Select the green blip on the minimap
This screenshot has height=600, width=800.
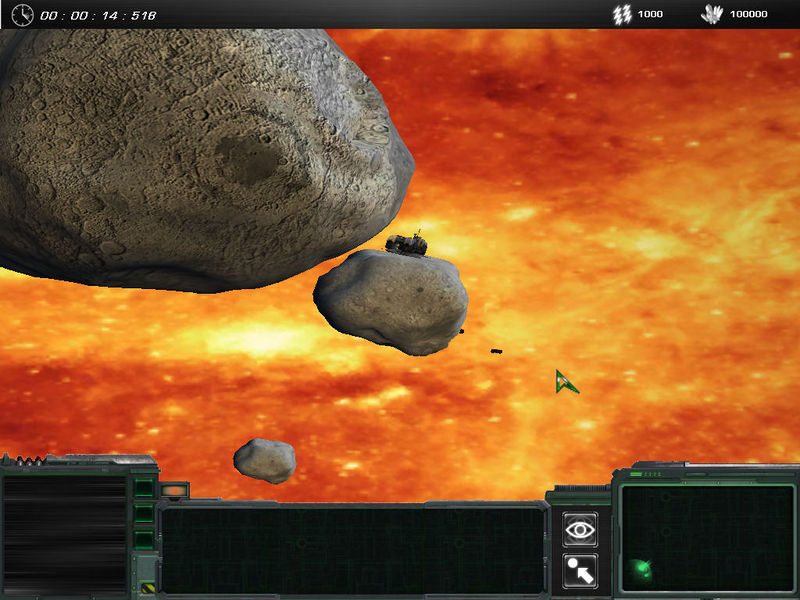tap(641, 570)
